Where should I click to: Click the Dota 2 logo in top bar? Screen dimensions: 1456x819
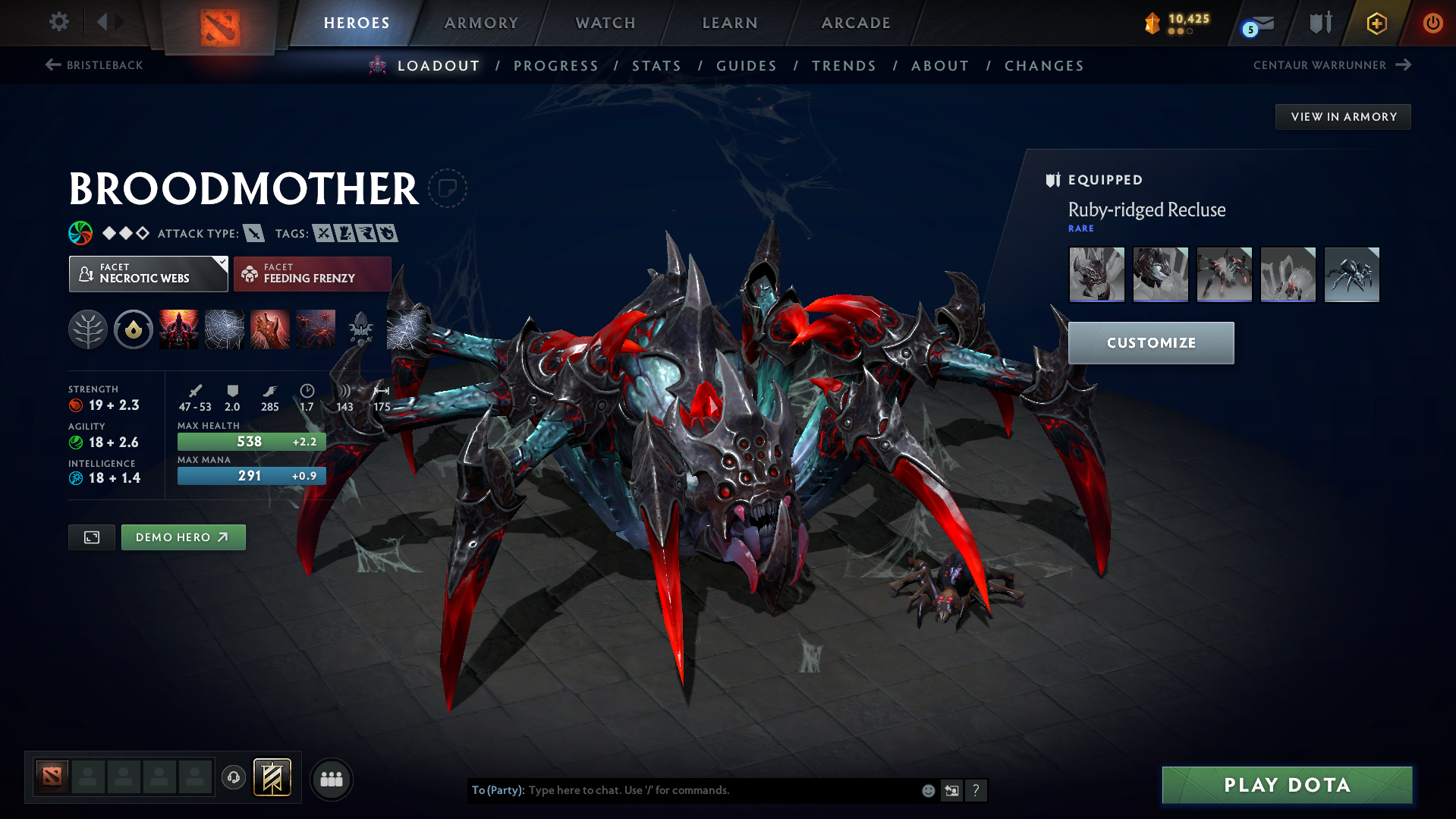221,23
